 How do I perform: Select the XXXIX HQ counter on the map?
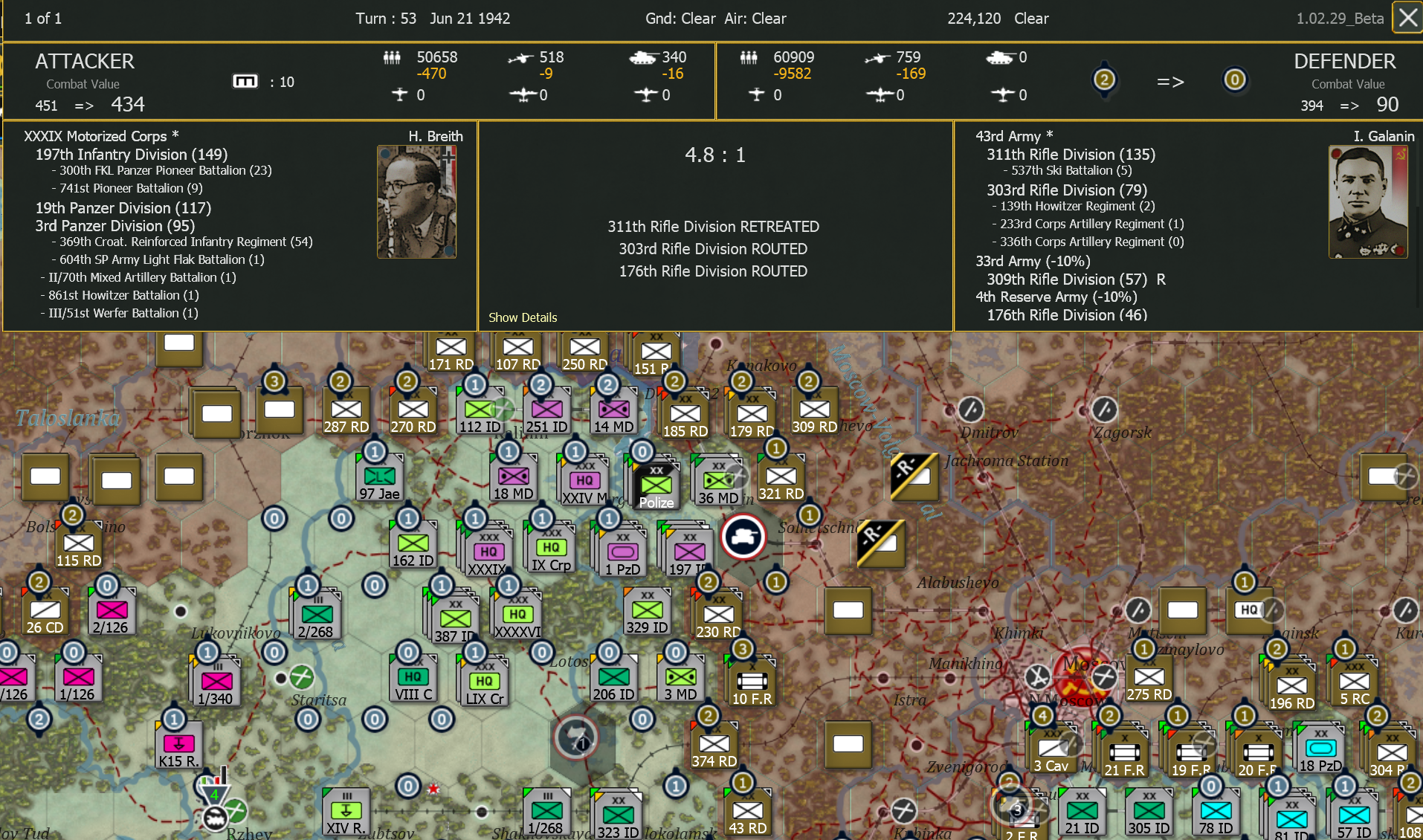487,550
